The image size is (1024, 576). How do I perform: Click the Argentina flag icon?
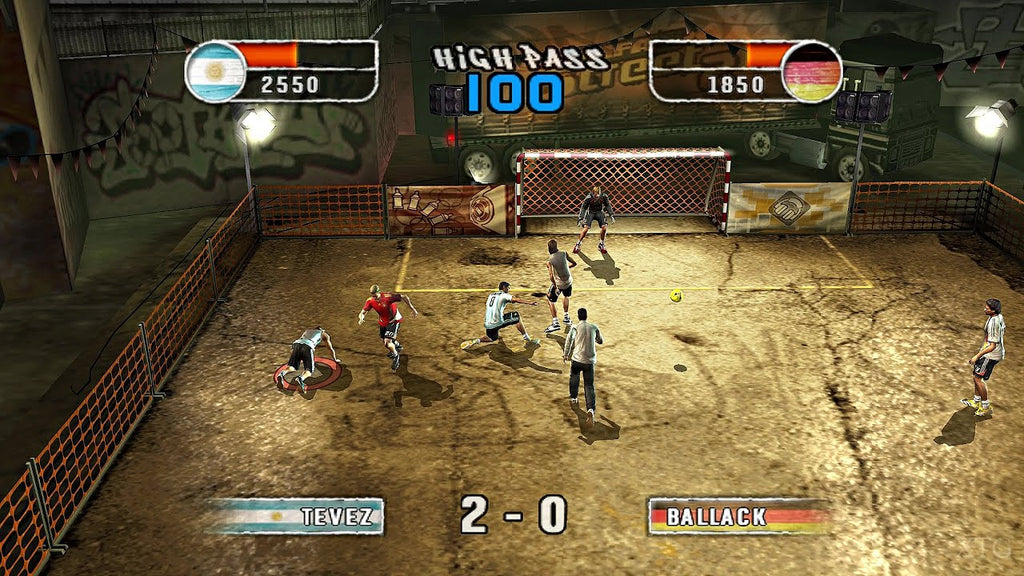[216, 71]
